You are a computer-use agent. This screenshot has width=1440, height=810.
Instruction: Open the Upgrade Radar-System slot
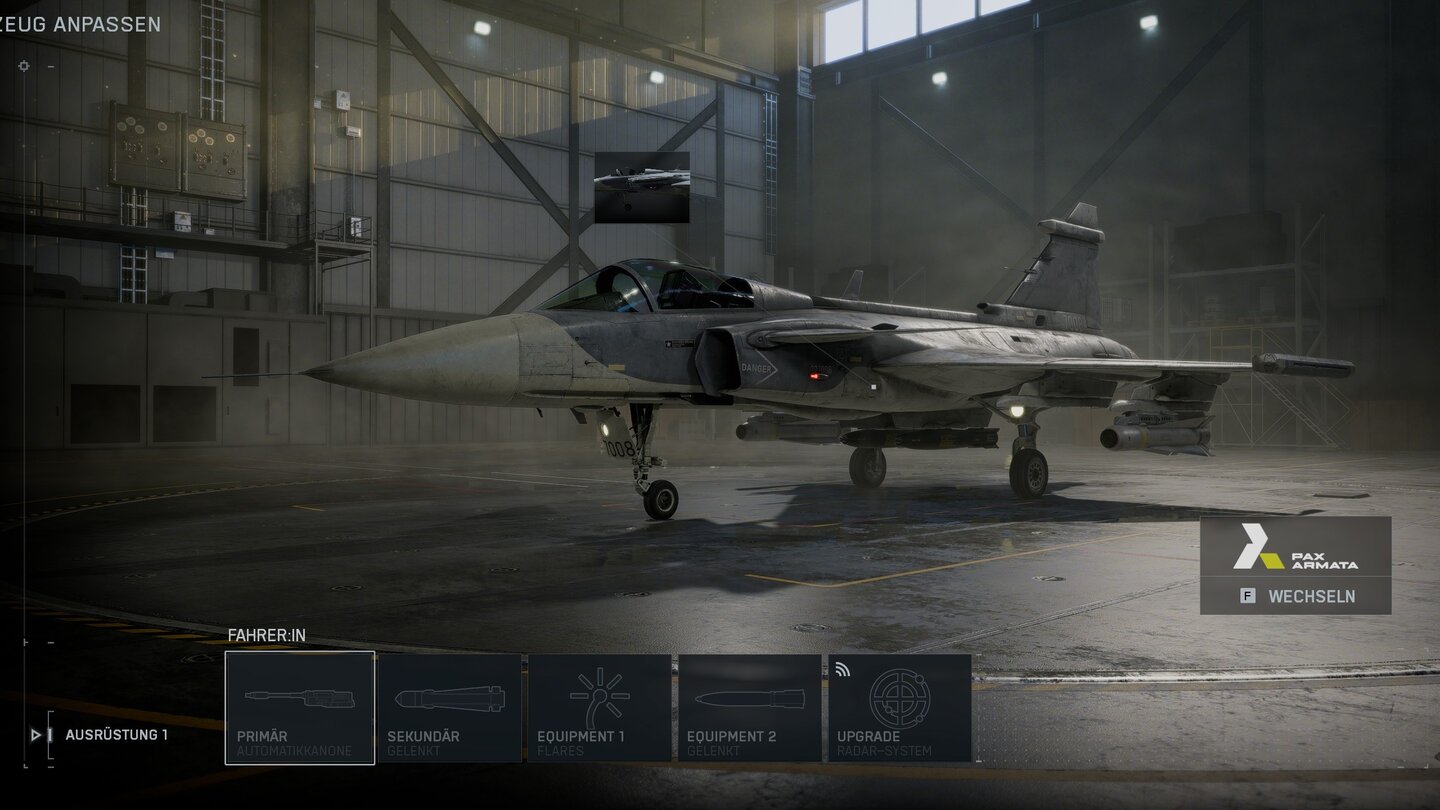(900, 708)
